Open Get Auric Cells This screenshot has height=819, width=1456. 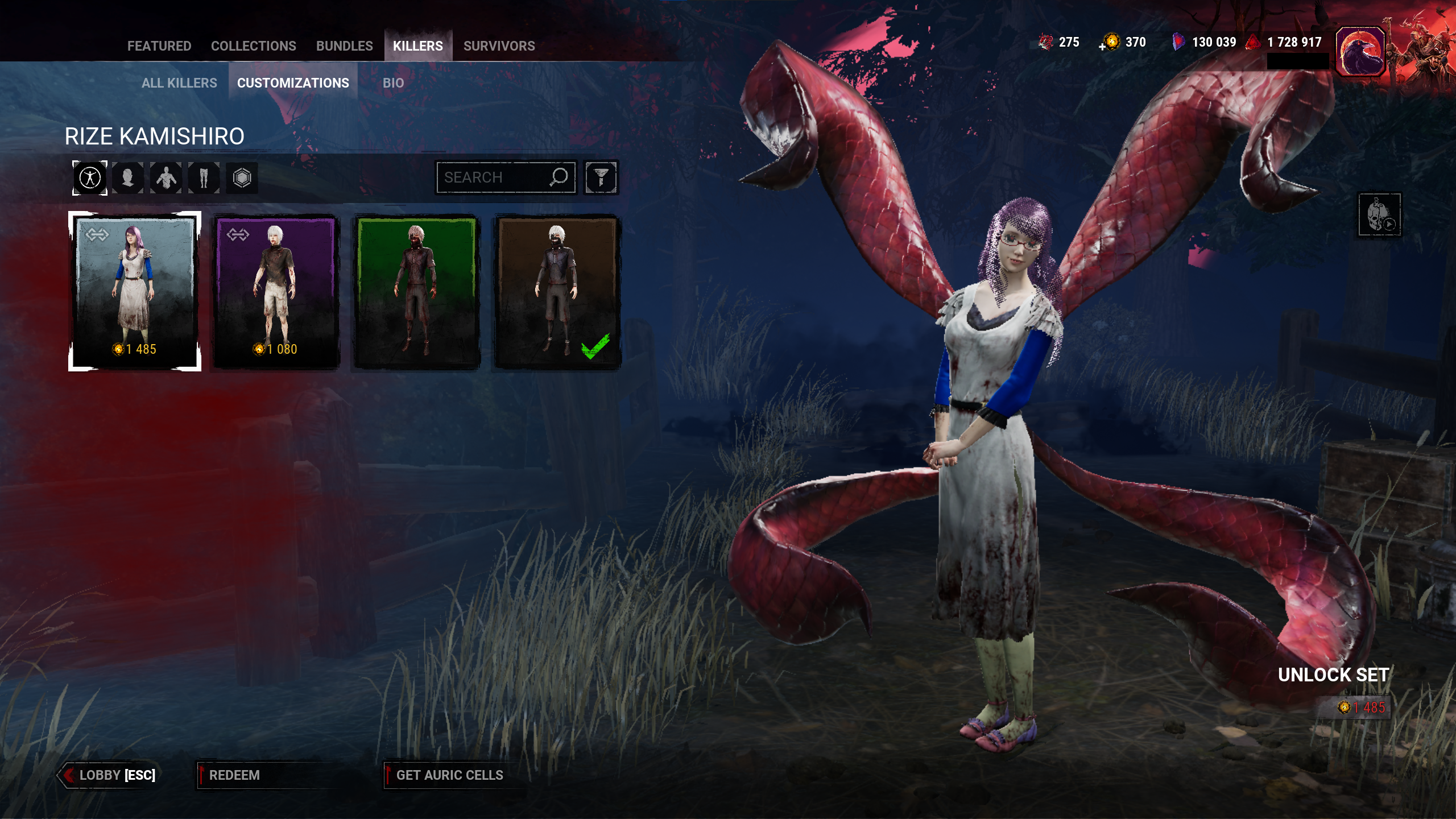(x=449, y=775)
